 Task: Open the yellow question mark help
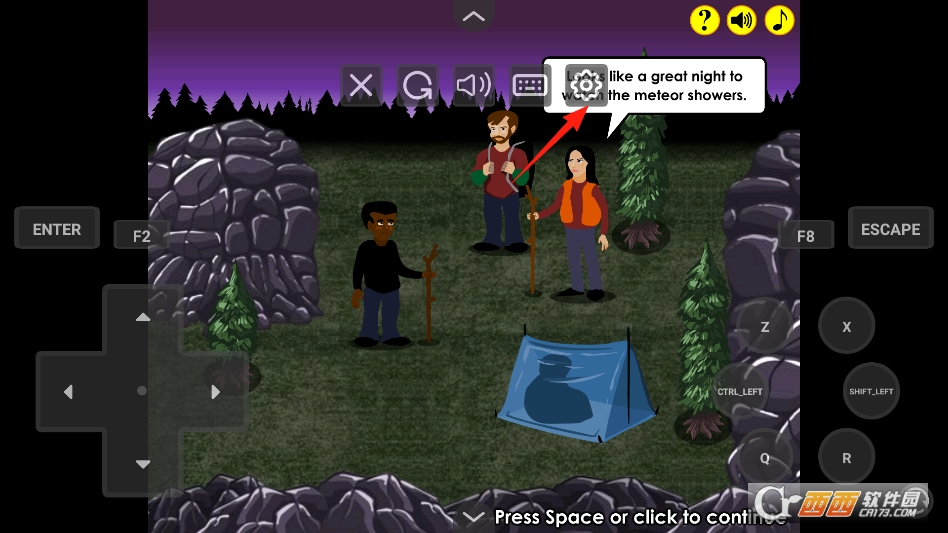click(705, 20)
